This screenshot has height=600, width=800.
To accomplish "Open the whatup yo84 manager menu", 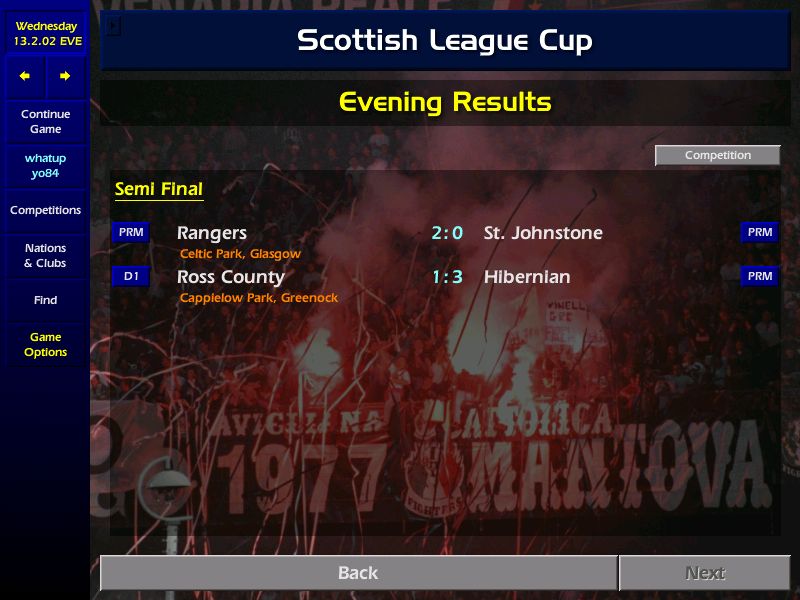I will tap(45, 166).
